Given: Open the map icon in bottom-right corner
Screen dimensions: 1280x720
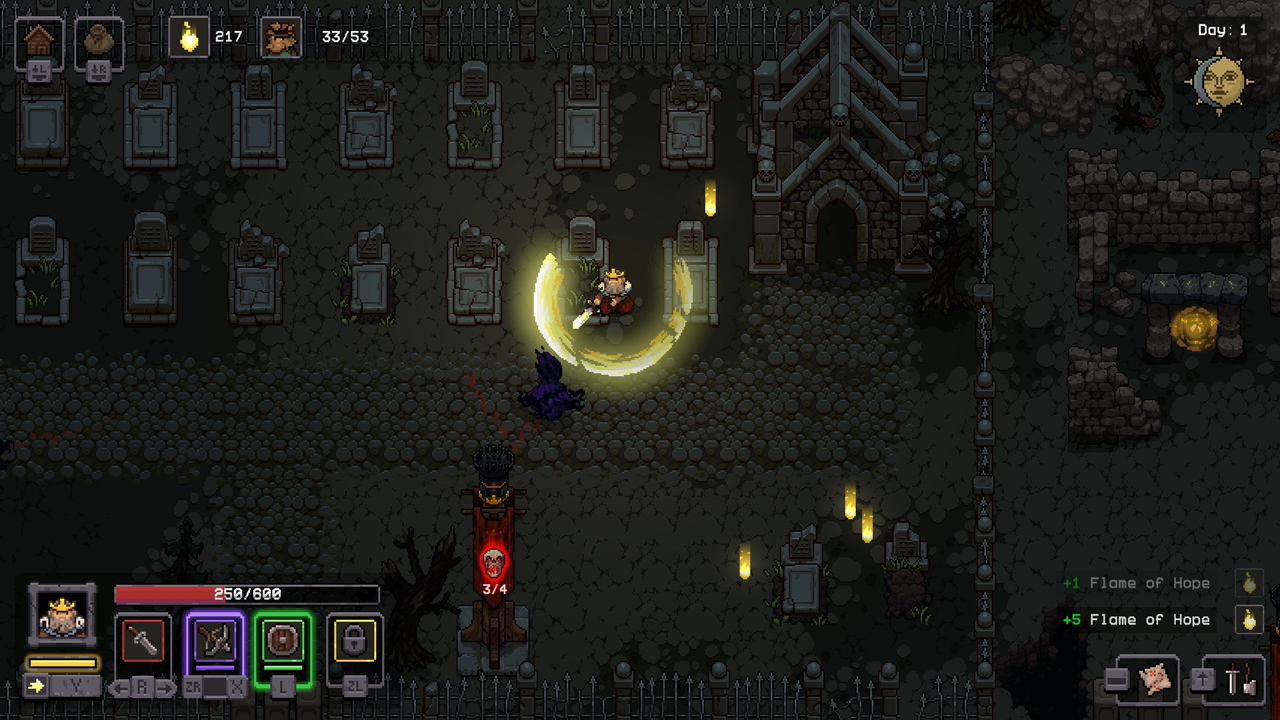Looking at the screenshot, I should click(1157, 678).
